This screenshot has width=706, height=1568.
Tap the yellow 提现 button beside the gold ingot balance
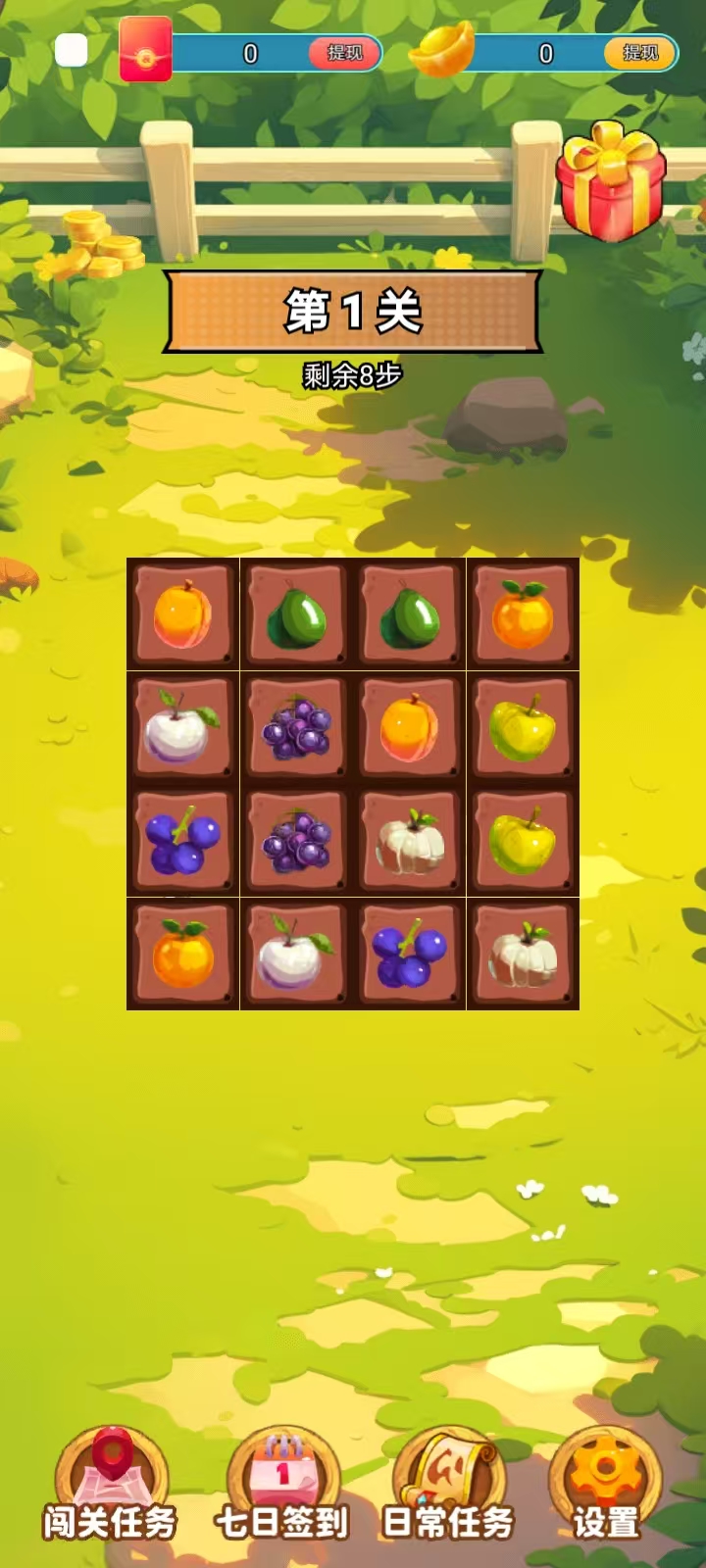(640, 53)
